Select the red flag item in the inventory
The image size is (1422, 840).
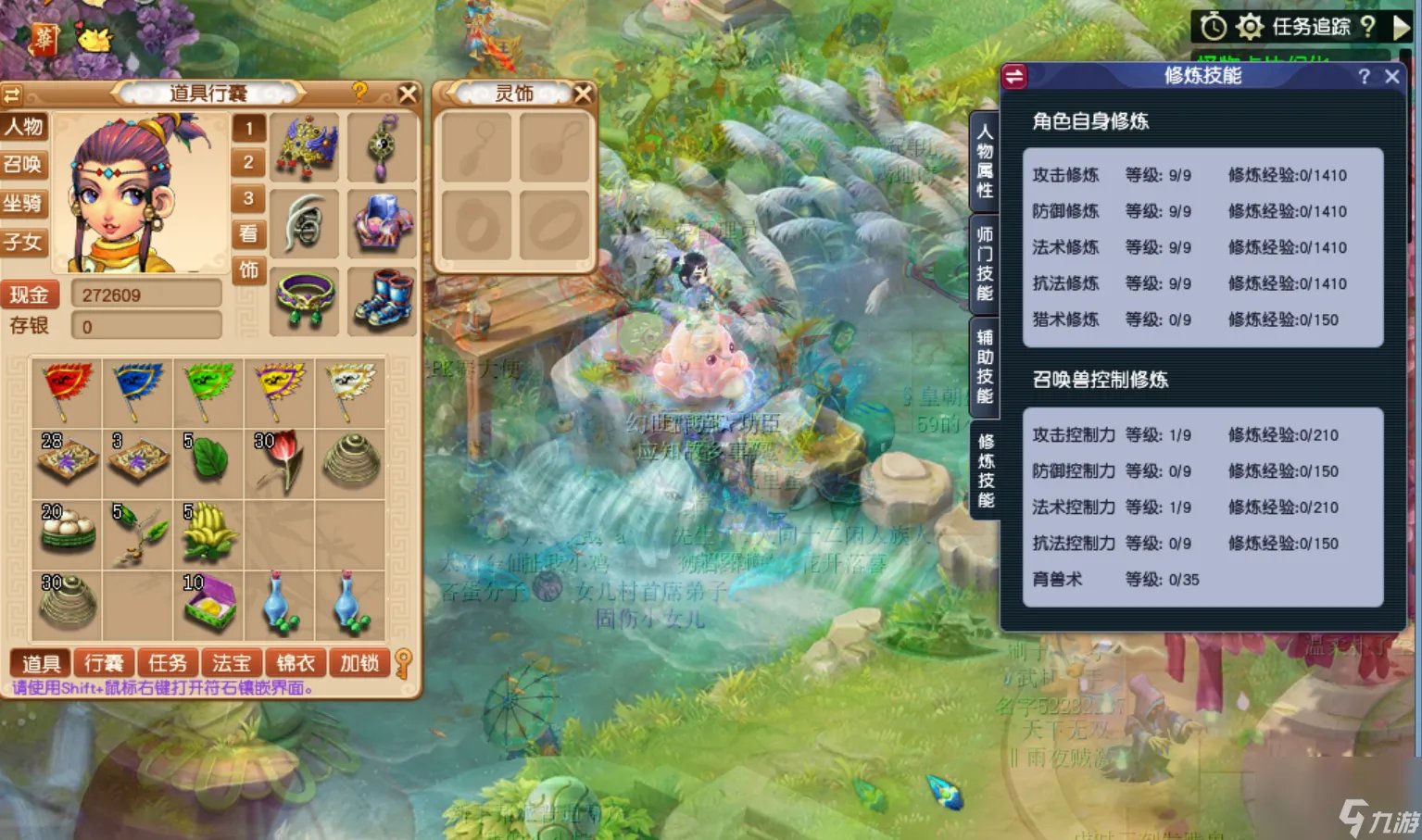[66, 392]
